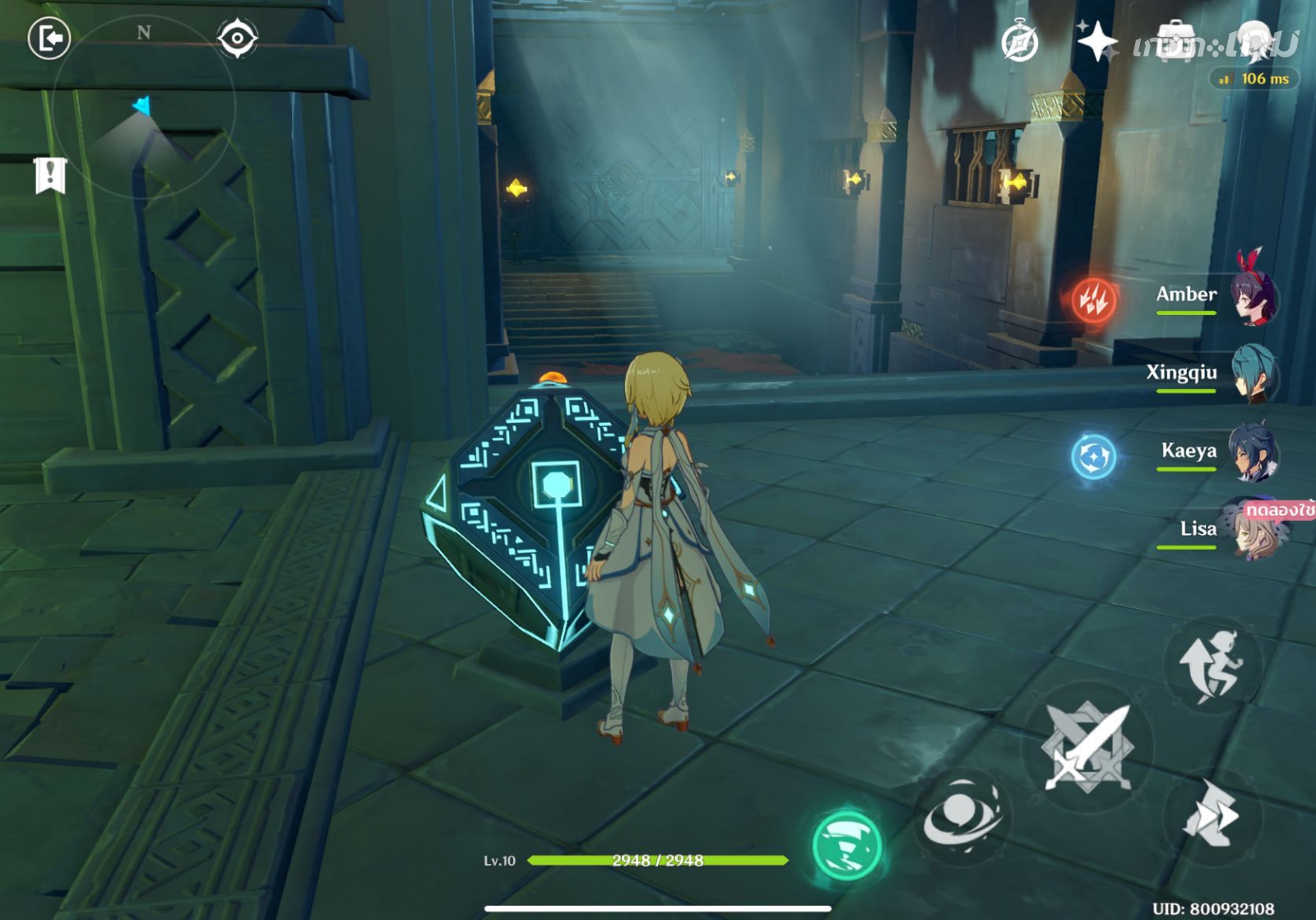This screenshot has width=1316, height=920.
Task: Open the inventory bag icon
Action: point(1175,41)
